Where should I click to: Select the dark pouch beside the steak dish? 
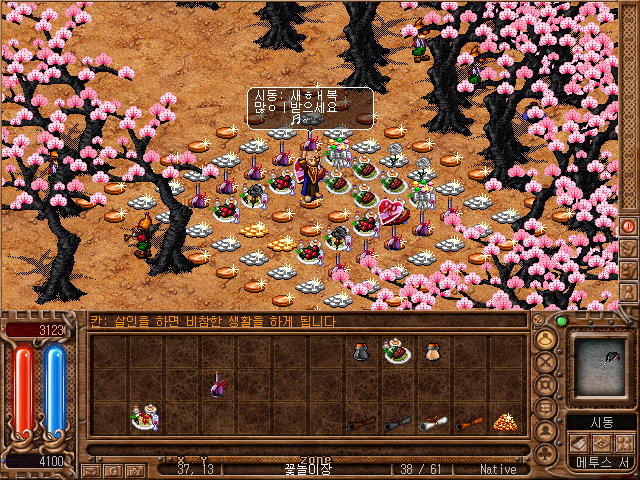(361, 351)
